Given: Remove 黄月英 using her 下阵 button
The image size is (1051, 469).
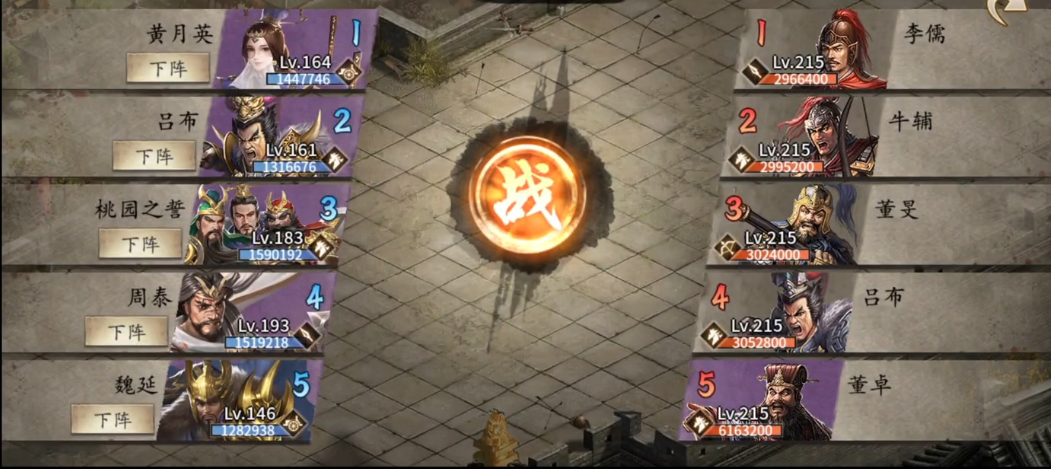Looking at the screenshot, I should (x=168, y=67).
